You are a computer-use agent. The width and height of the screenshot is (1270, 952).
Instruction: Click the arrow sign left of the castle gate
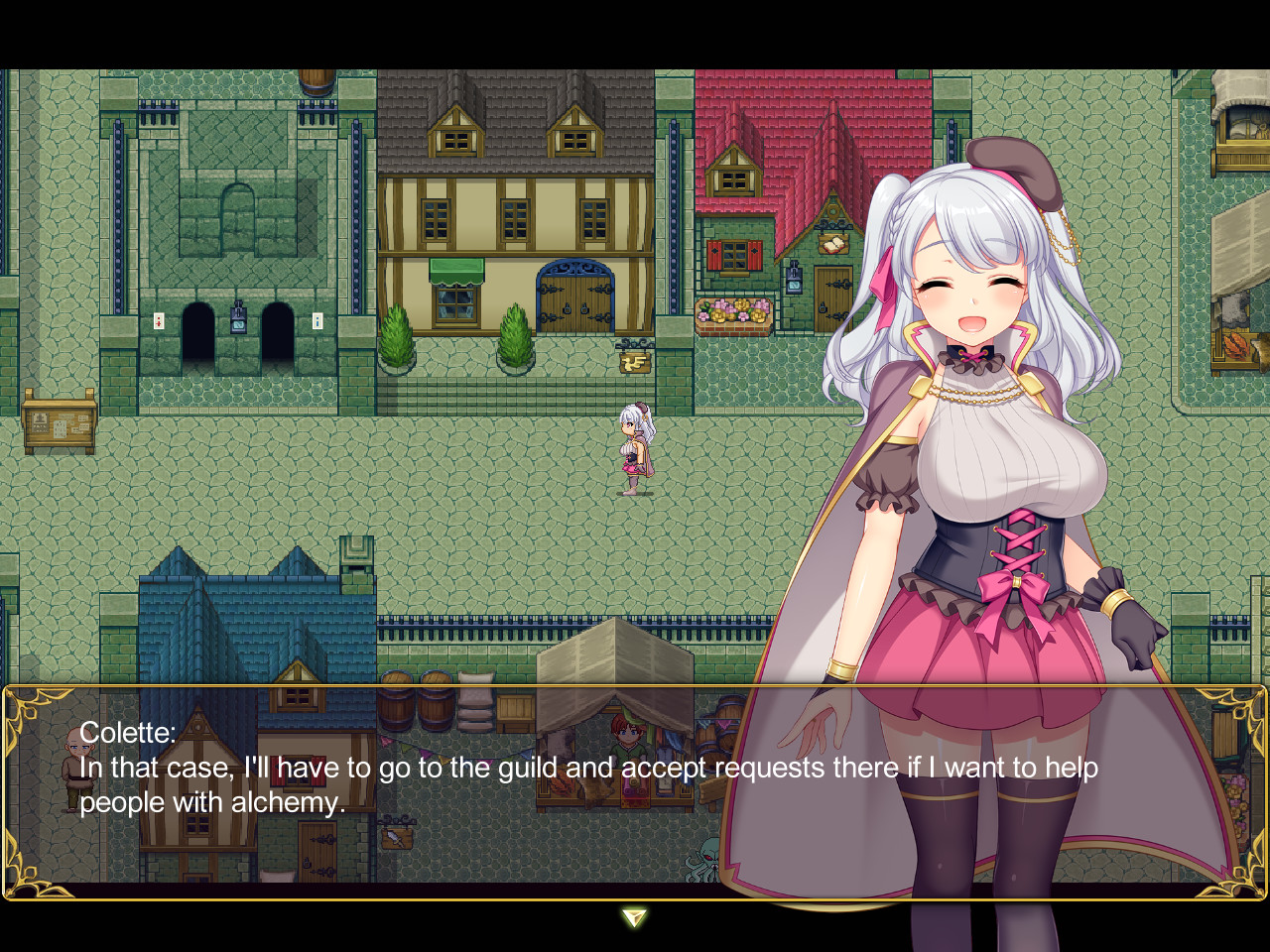click(157, 320)
